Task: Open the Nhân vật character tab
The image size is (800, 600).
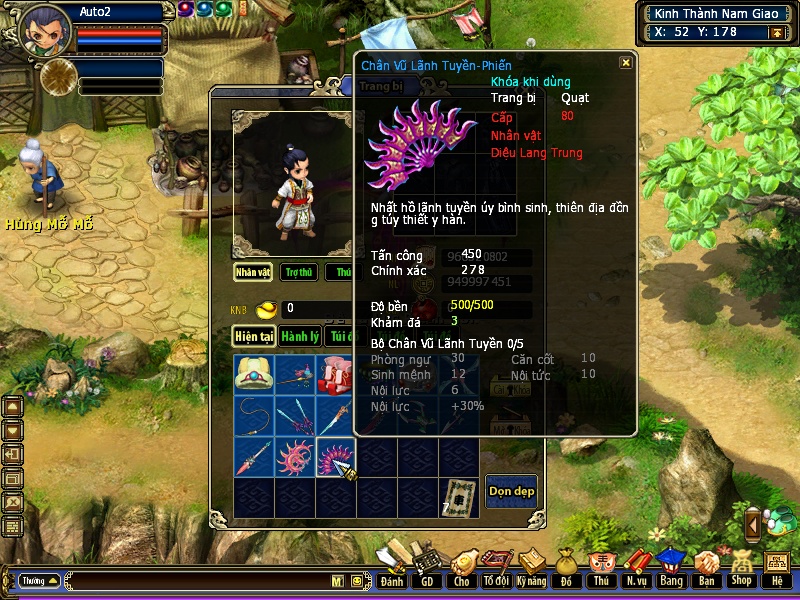Action: (253, 271)
